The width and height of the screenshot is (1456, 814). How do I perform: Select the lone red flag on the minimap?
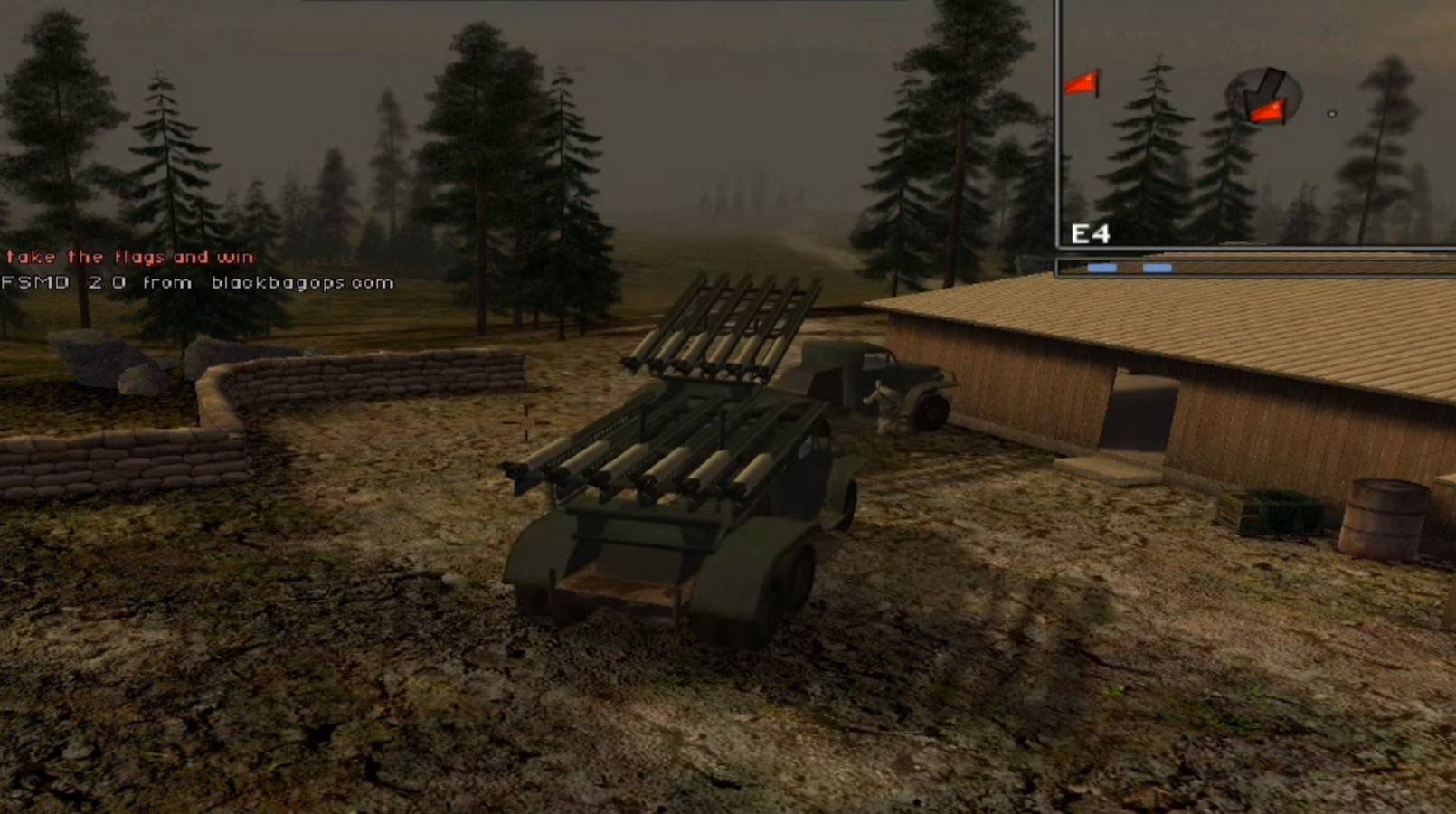point(1083,84)
